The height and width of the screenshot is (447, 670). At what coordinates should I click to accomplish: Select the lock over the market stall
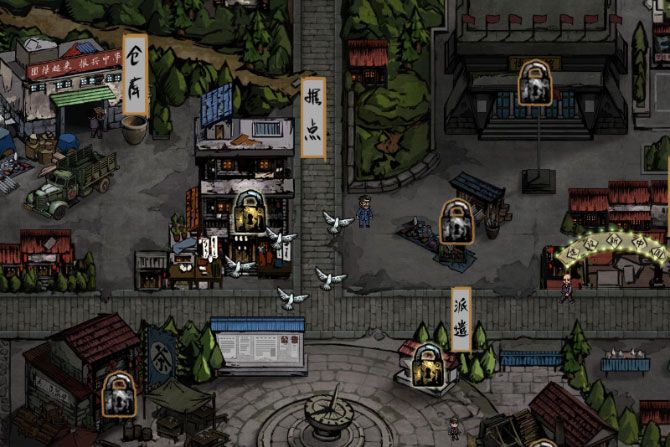(x=457, y=221)
